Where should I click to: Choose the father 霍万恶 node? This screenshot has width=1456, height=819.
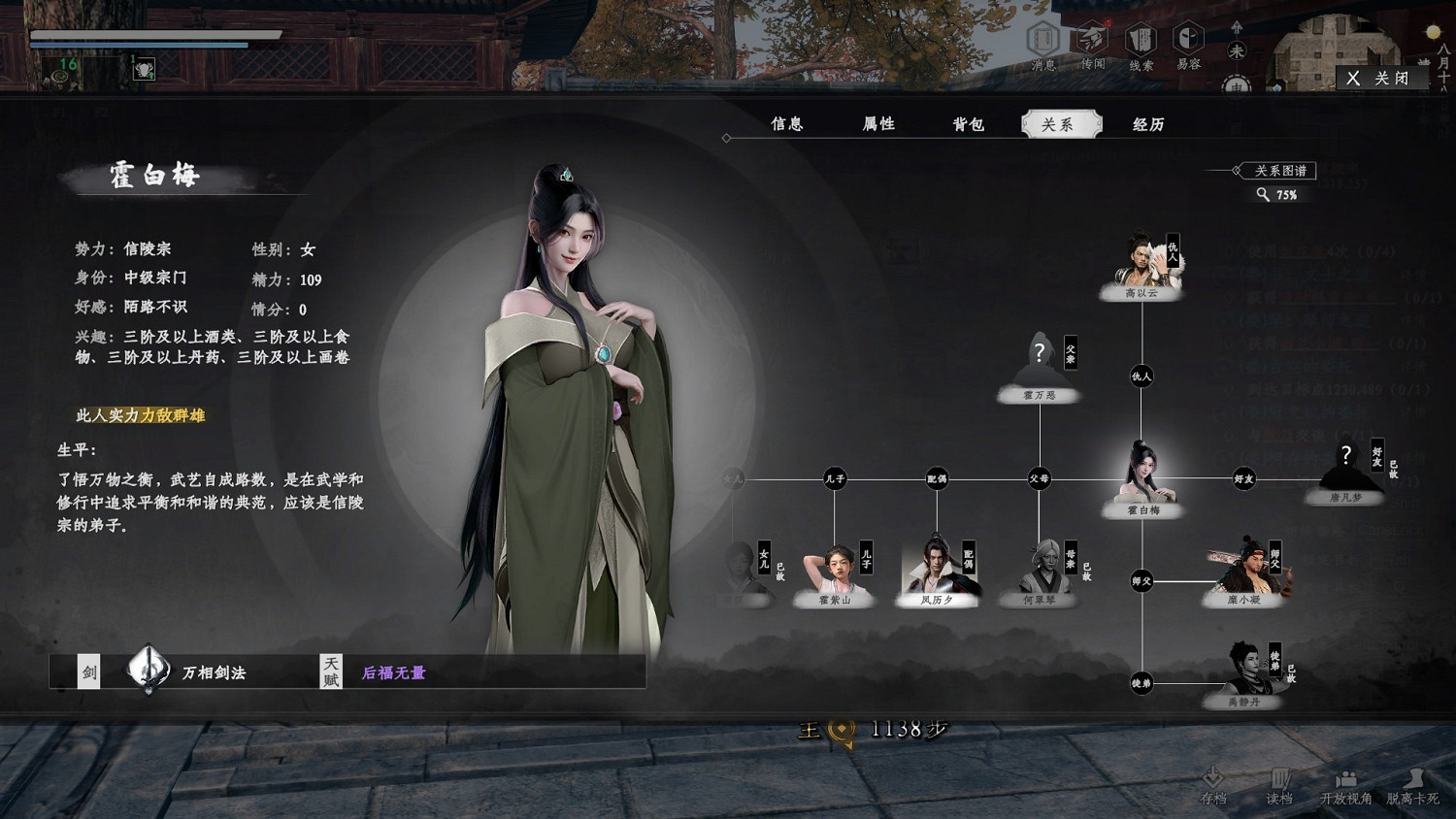click(1040, 362)
